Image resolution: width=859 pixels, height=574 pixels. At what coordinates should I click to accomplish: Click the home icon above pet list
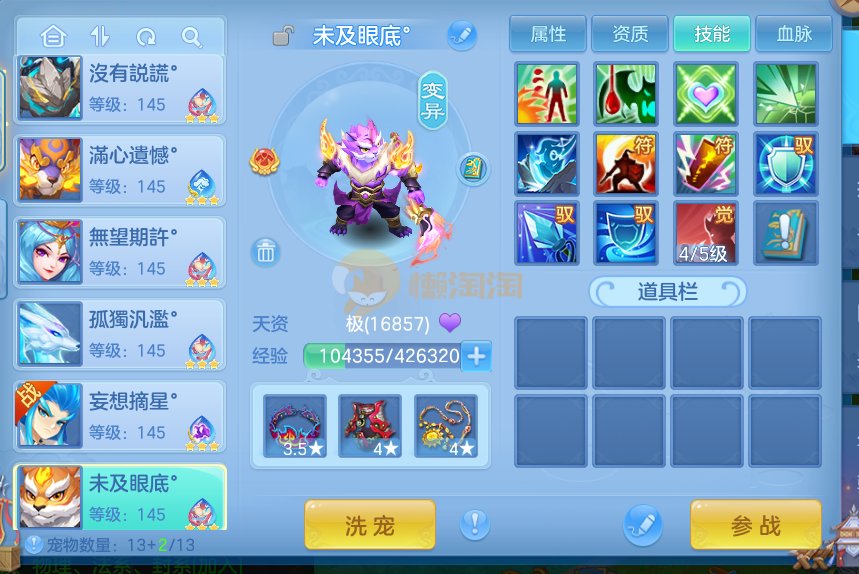click(53, 37)
